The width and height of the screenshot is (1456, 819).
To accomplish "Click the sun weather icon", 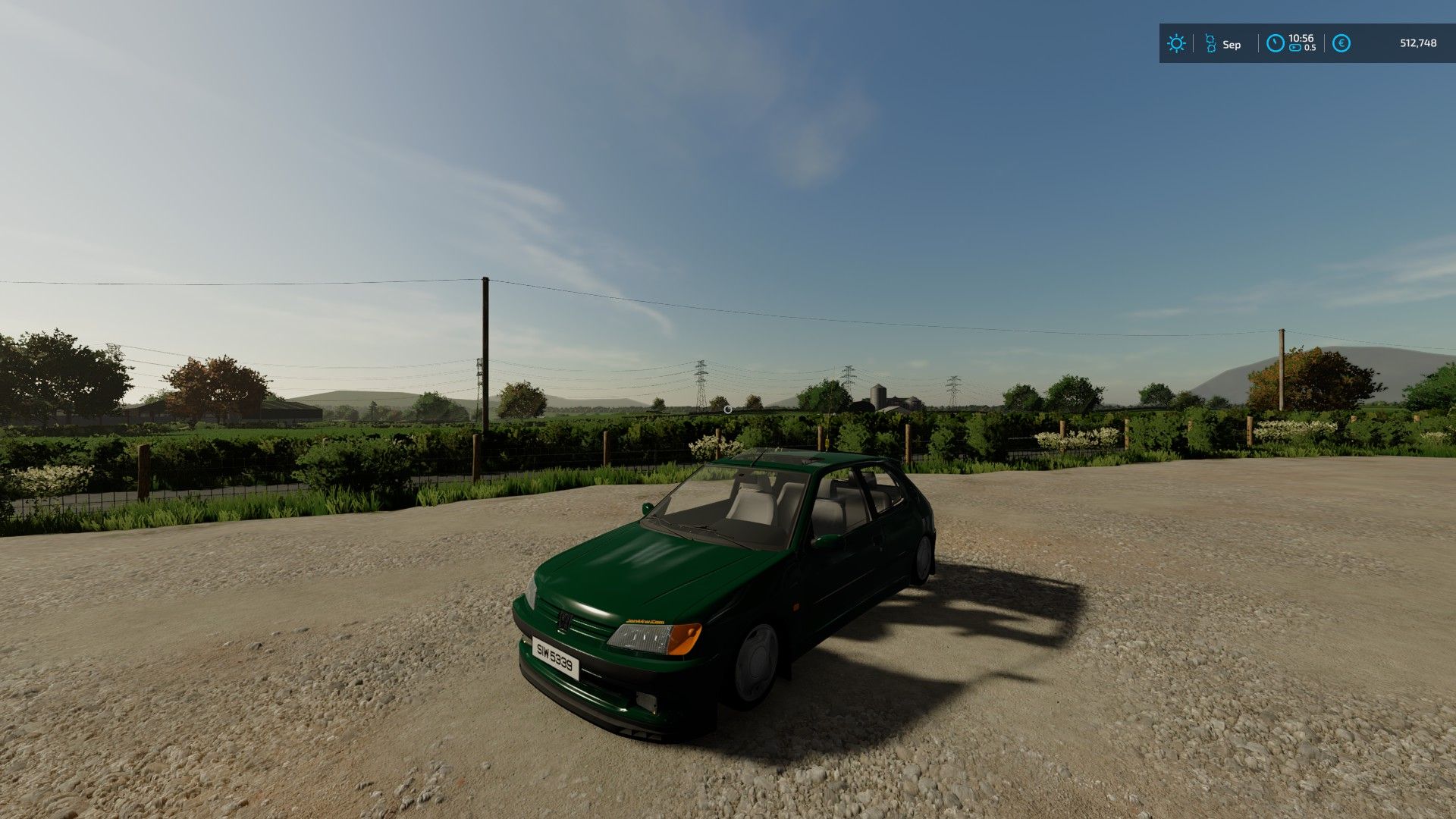I will [x=1176, y=43].
